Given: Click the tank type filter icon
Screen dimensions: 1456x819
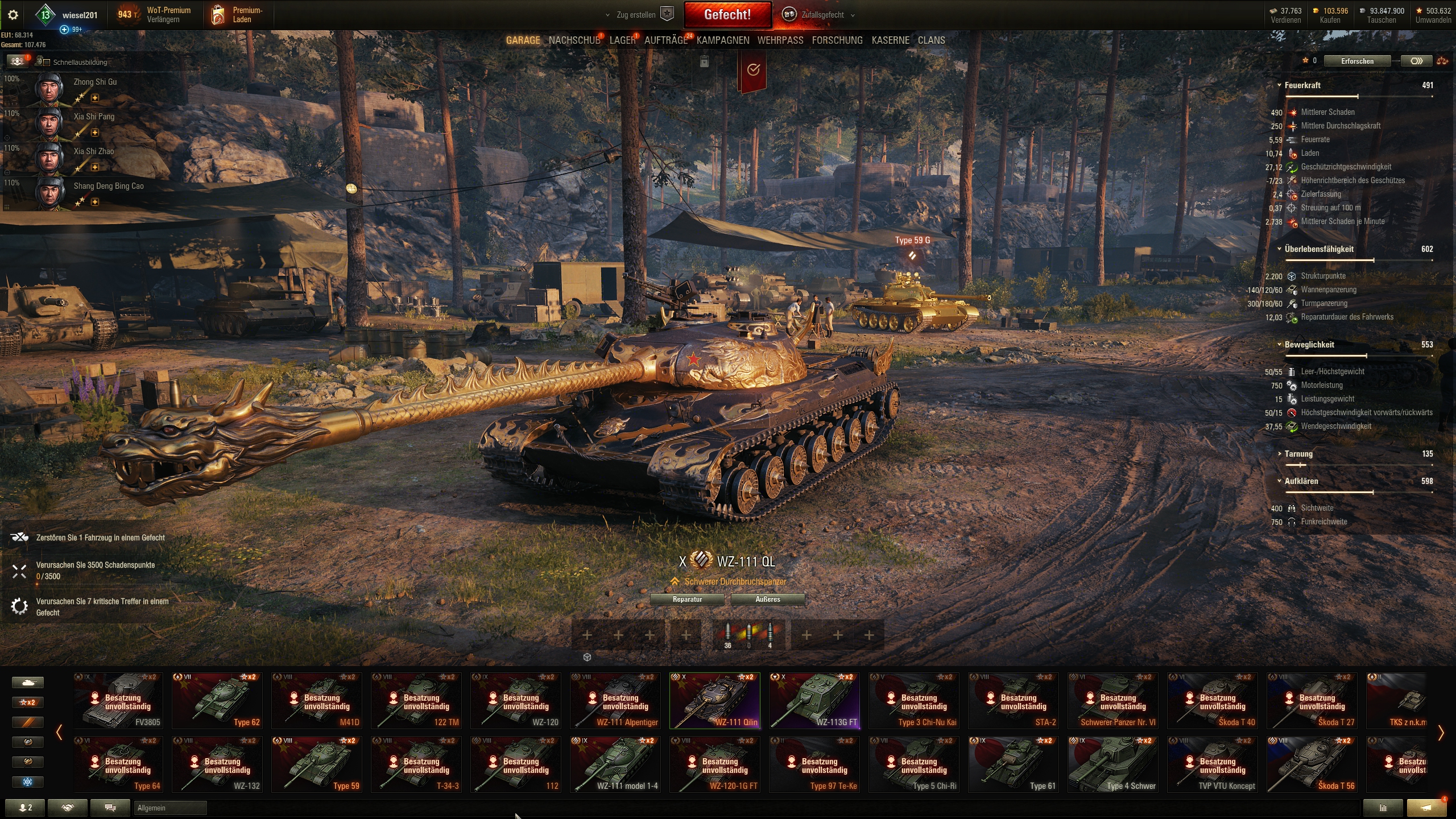Looking at the screenshot, I should pyautogui.click(x=27, y=682).
